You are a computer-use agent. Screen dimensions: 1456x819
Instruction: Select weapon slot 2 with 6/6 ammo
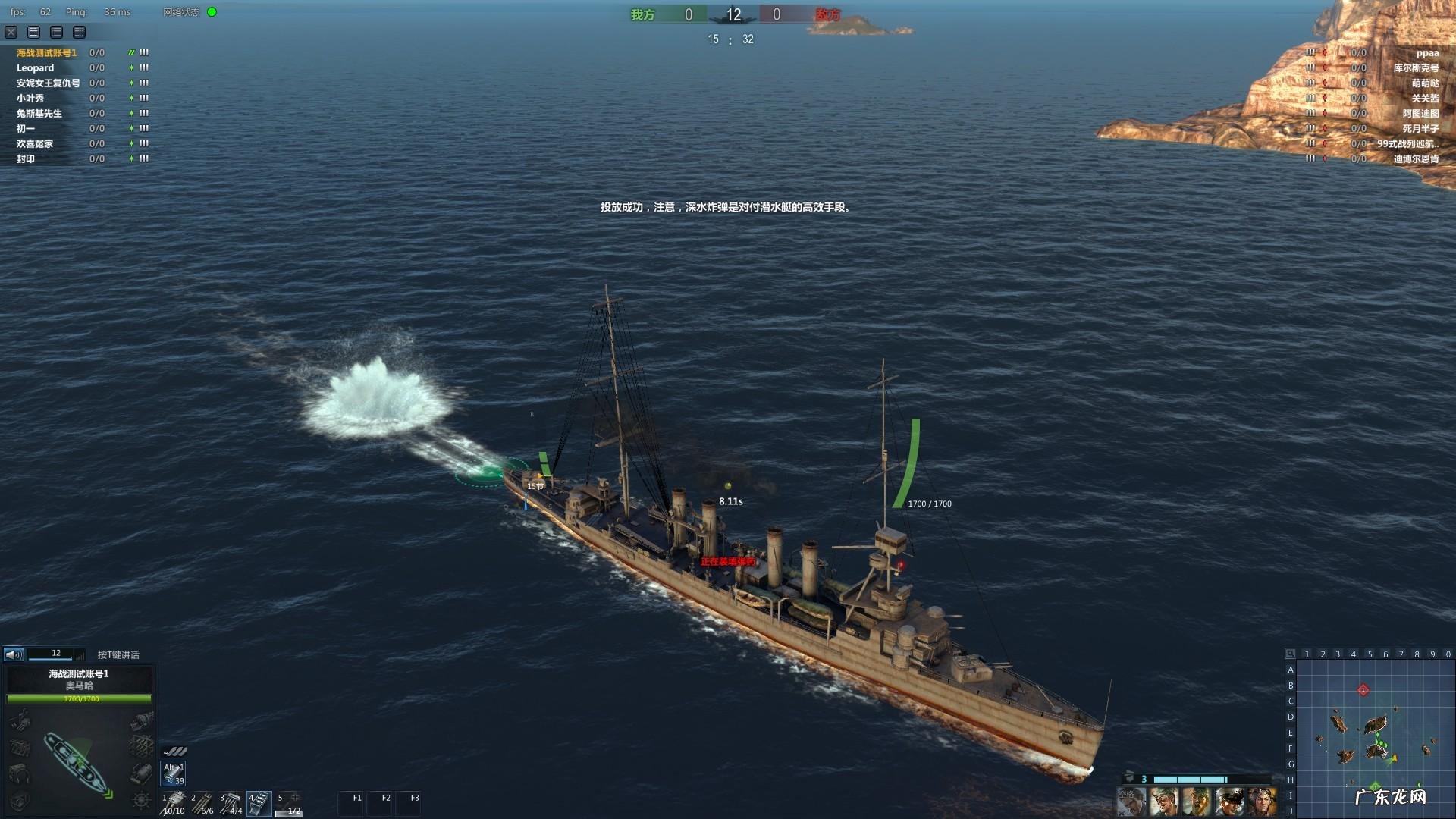click(x=202, y=802)
